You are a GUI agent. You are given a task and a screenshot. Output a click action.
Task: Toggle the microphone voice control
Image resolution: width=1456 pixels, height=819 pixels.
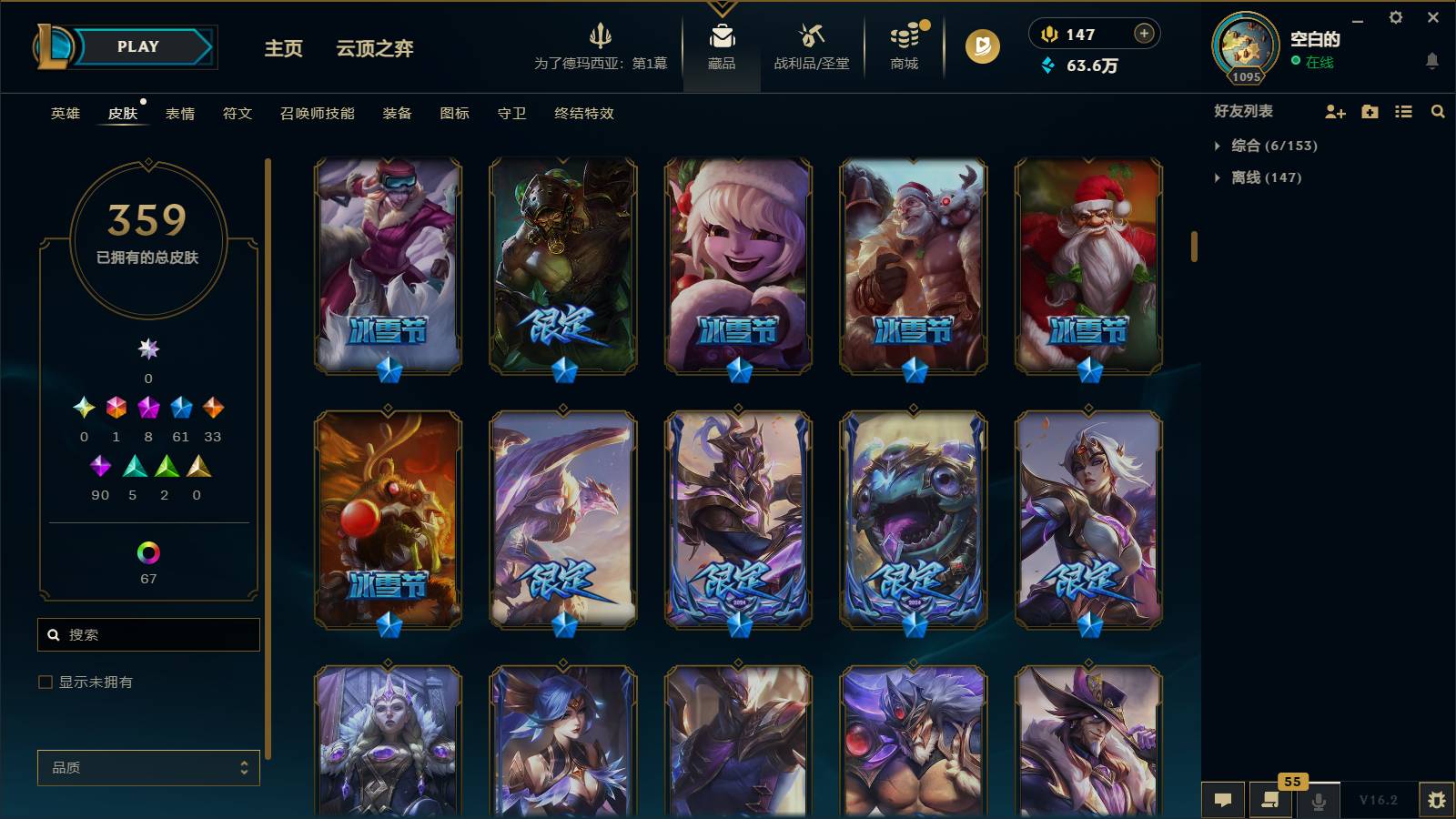[1319, 800]
